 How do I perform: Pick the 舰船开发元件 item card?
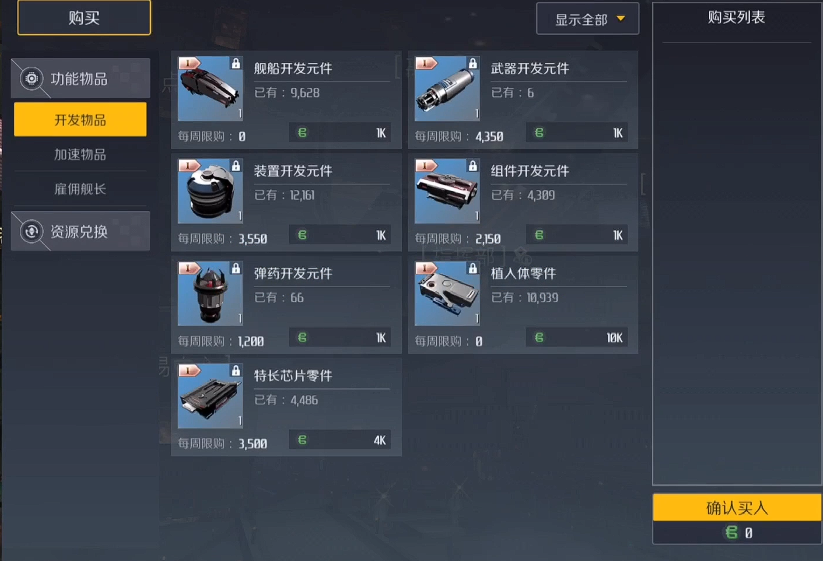tap(286, 100)
